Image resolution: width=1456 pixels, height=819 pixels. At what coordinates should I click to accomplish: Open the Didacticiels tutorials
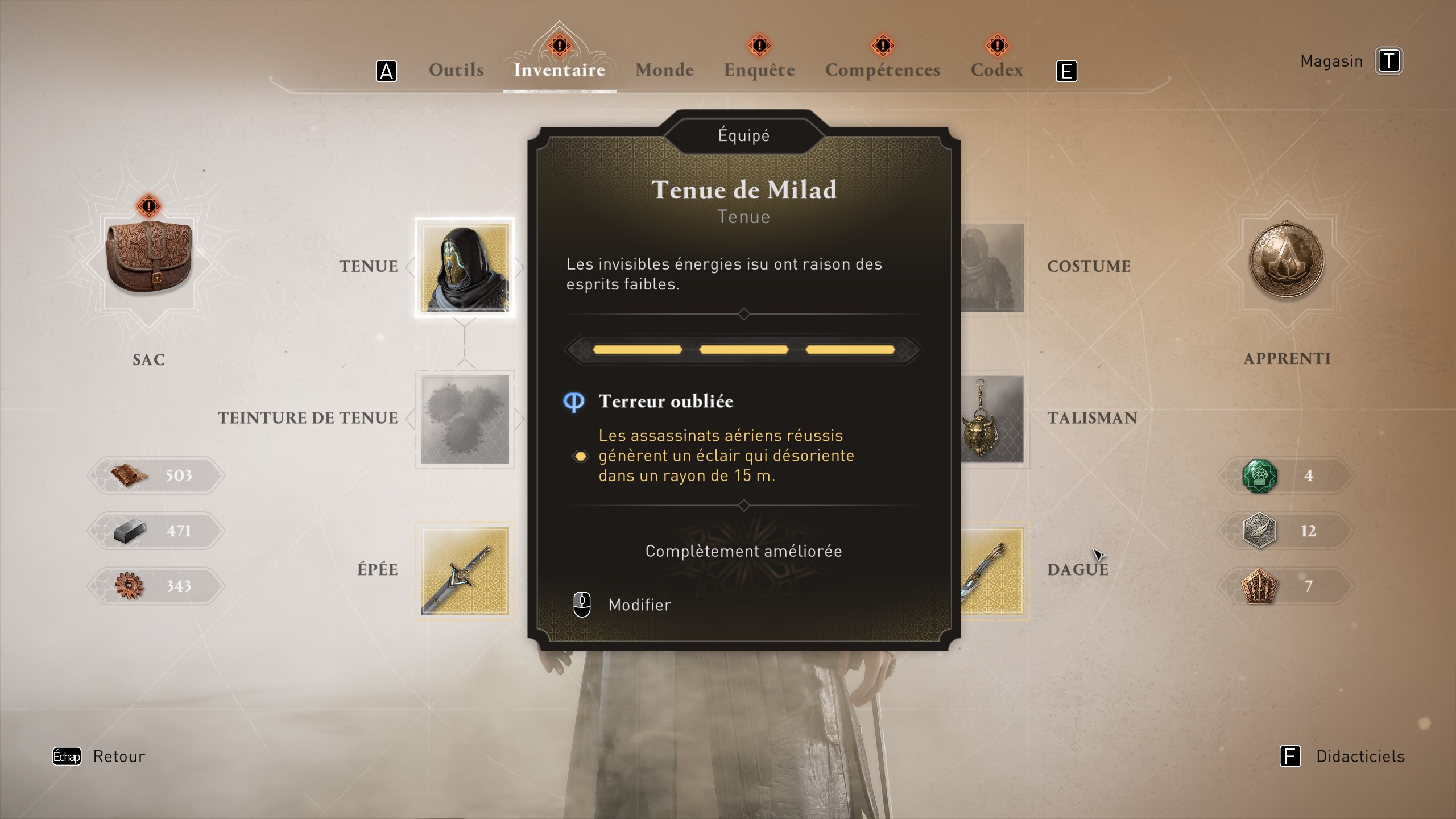click(1360, 756)
